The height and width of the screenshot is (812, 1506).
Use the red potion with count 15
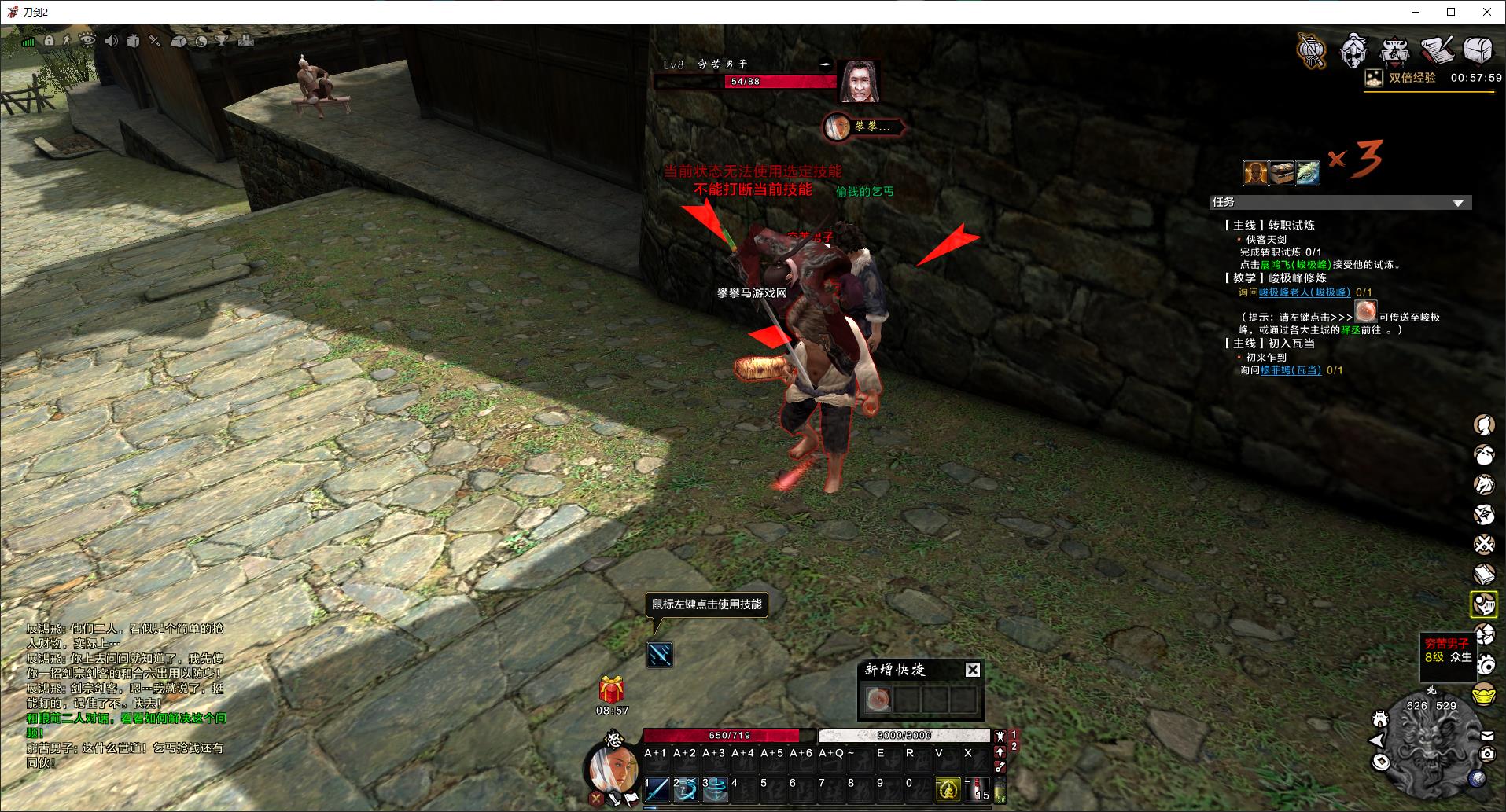coord(978,788)
